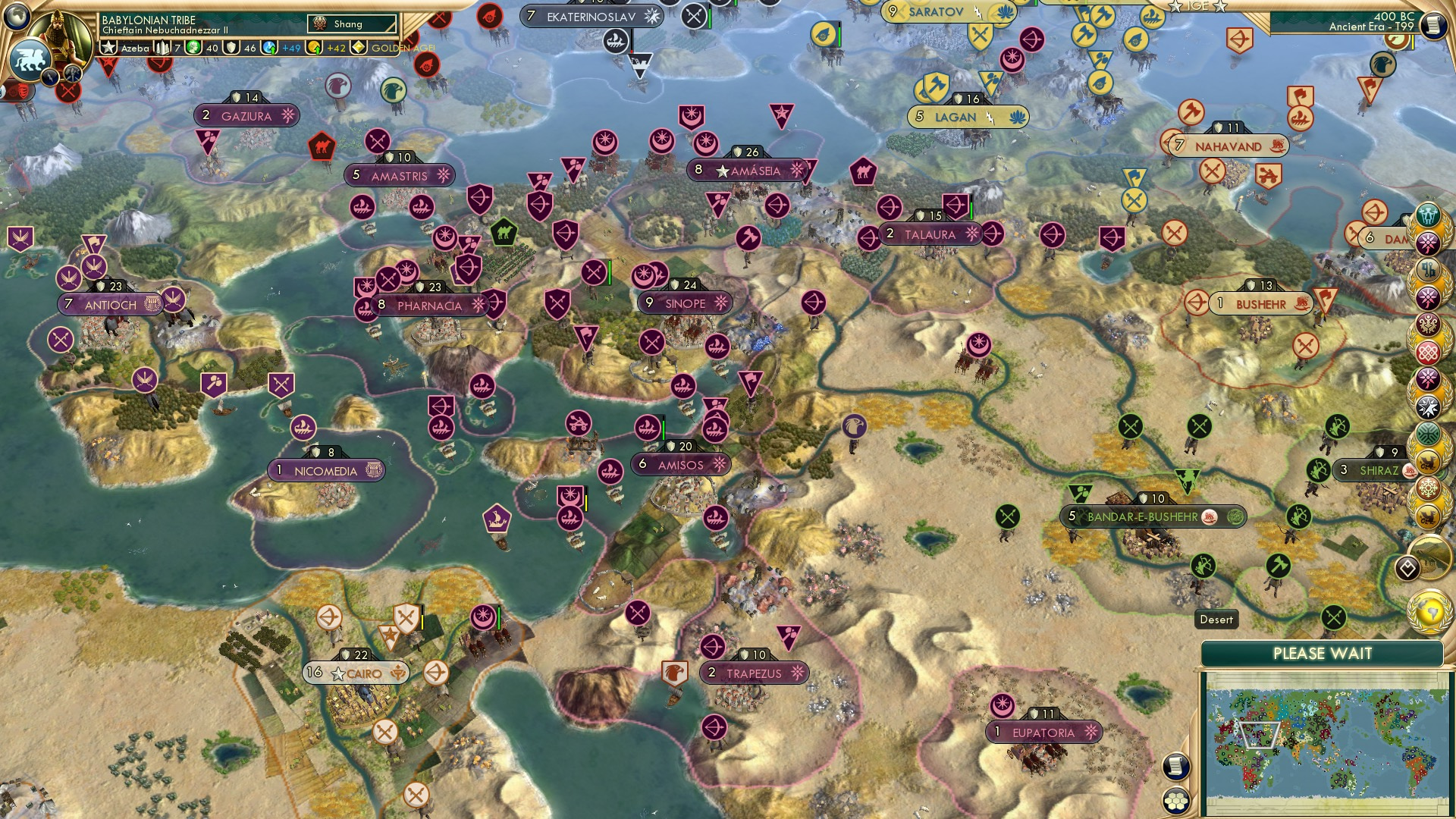The image size is (1456, 819).
Task: Select the science indicator showing +49
Action: point(290,48)
